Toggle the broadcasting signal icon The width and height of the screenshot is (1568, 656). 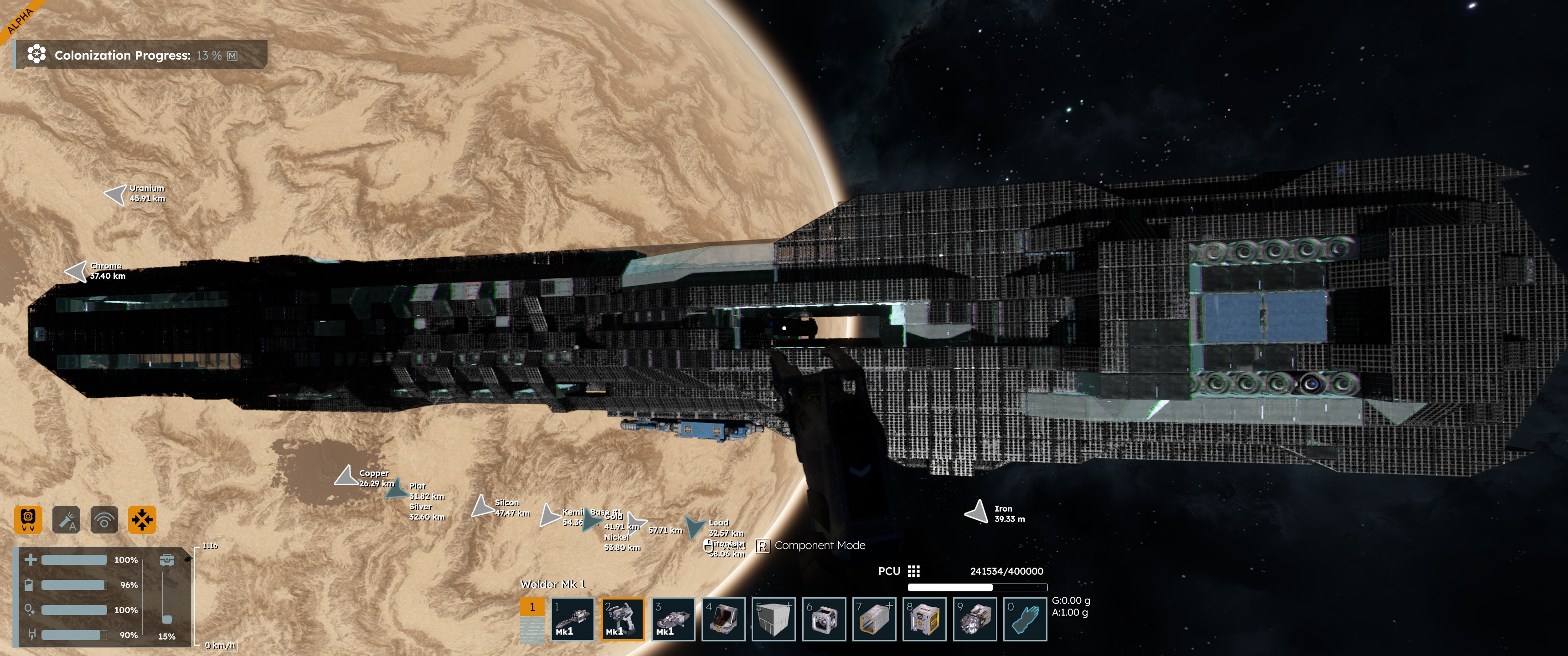coord(104,520)
